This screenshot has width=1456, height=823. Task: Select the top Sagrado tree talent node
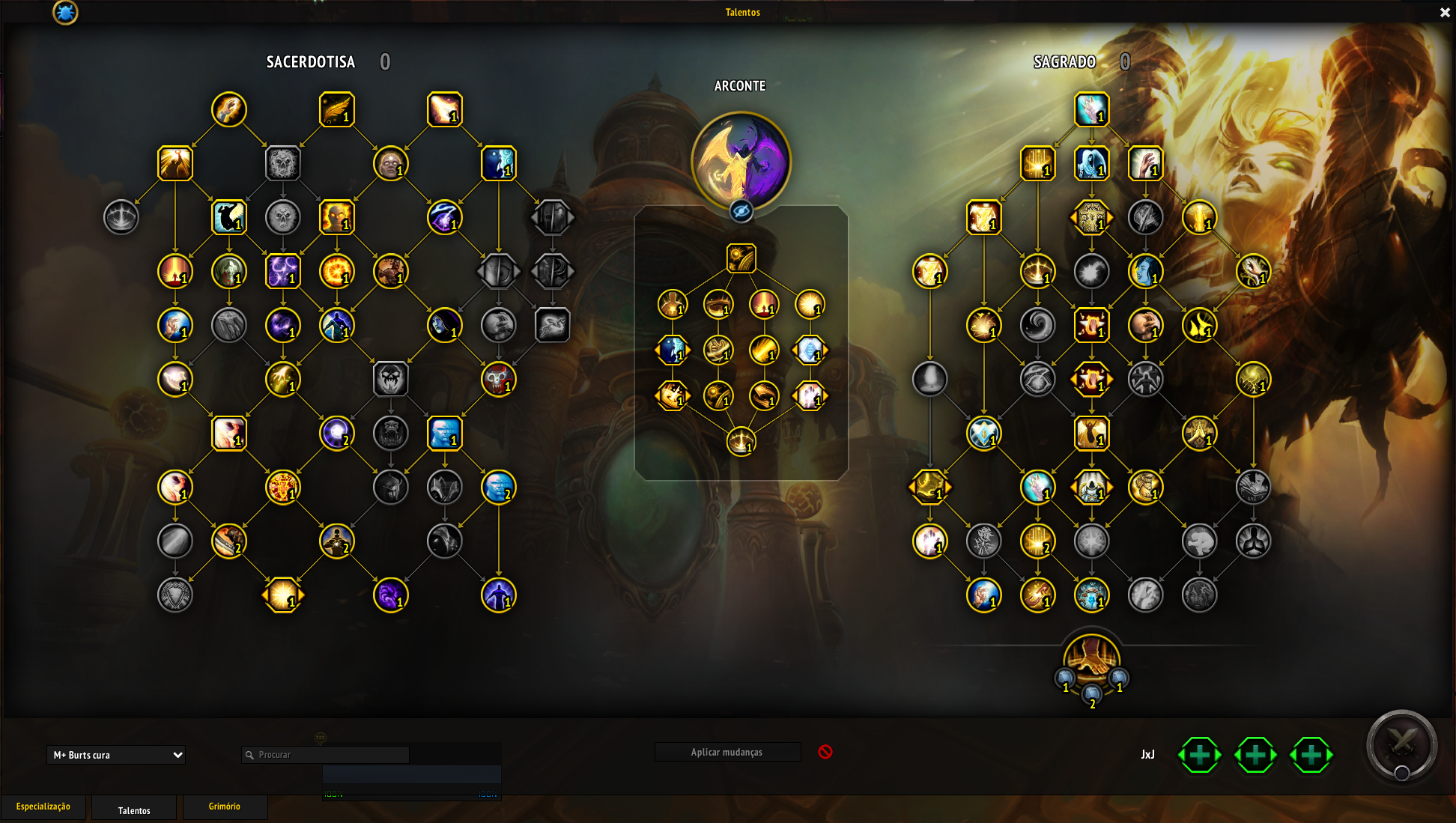pyautogui.click(x=1091, y=110)
